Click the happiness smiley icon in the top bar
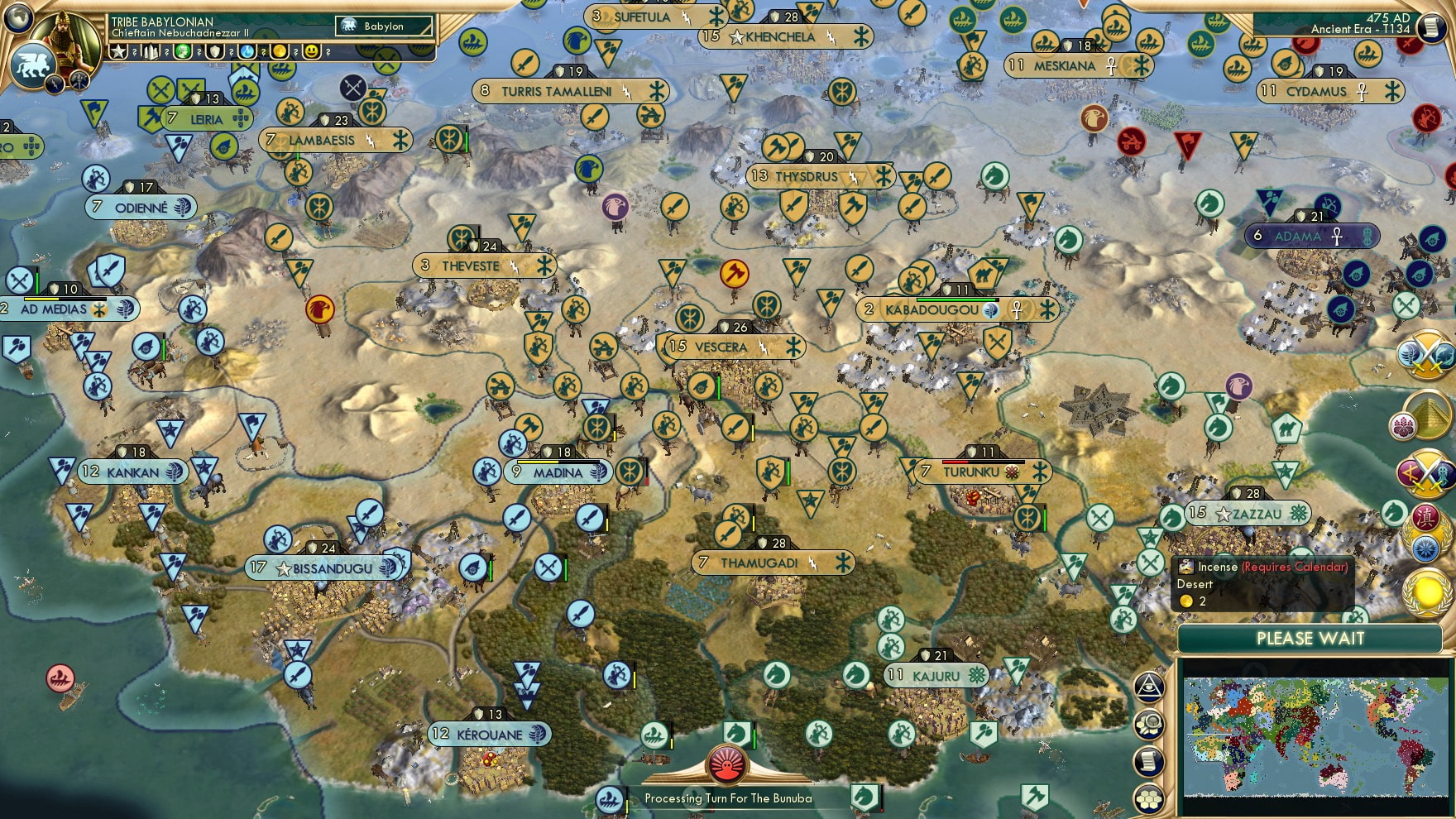The image size is (1456, 819). tap(312, 50)
